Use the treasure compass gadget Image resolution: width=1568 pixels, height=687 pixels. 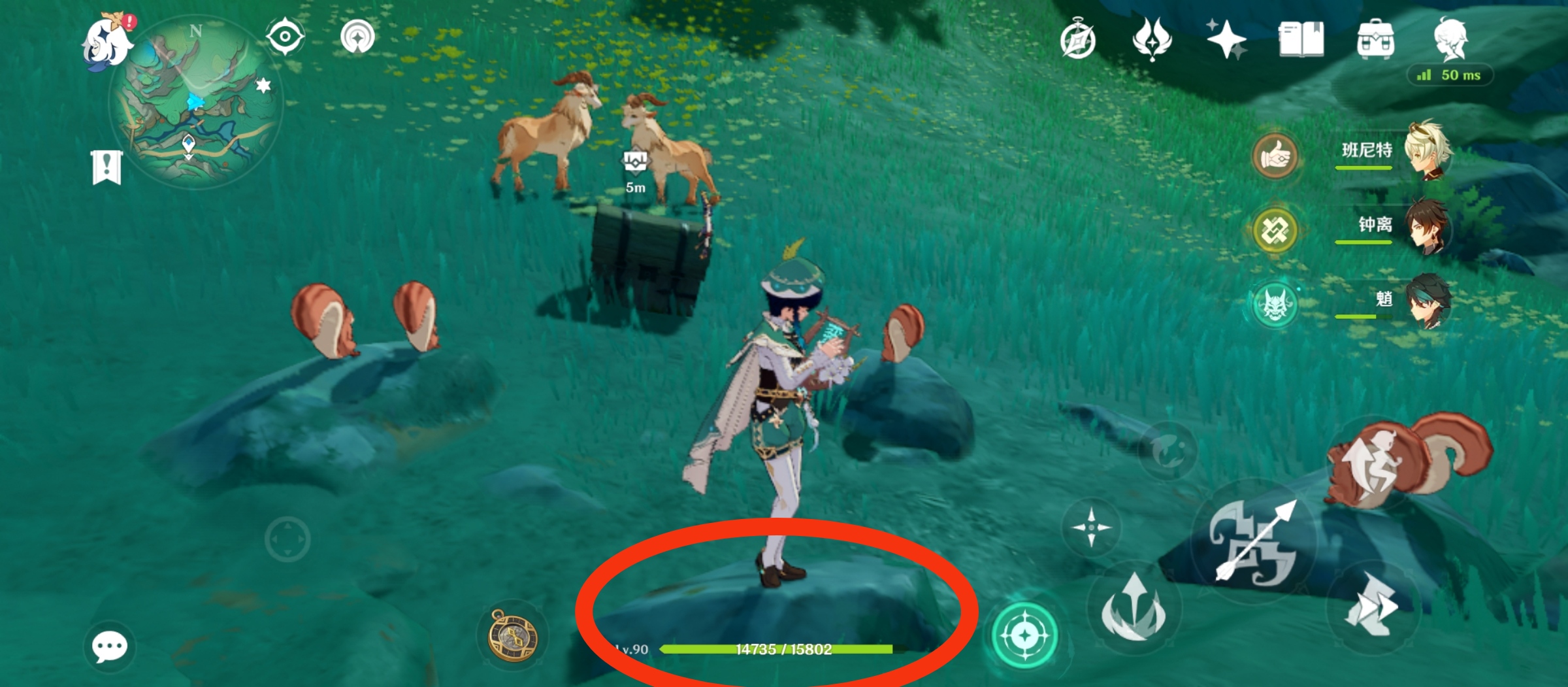[514, 635]
